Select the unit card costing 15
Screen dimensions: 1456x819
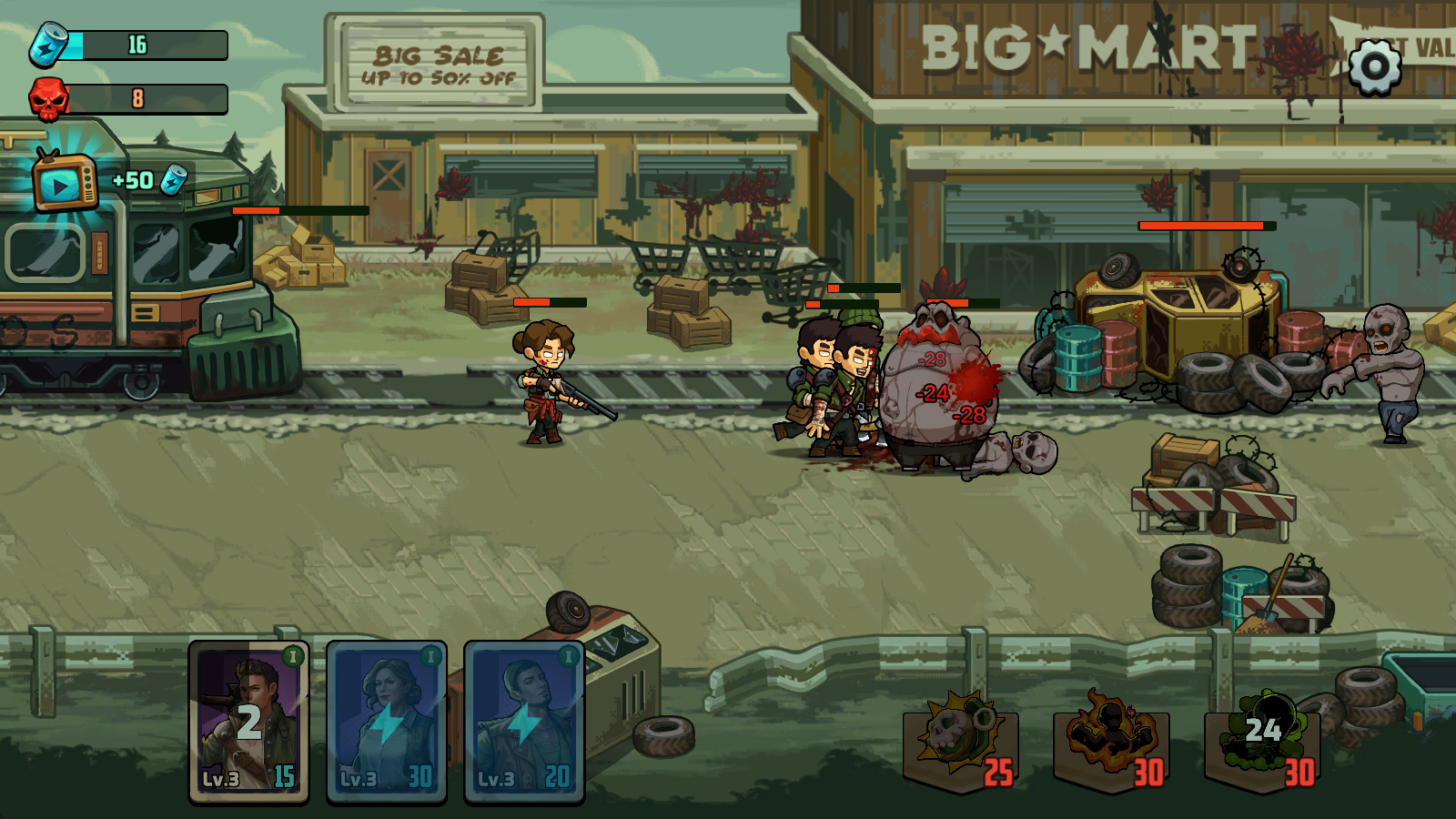pyautogui.click(x=248, y=722)
